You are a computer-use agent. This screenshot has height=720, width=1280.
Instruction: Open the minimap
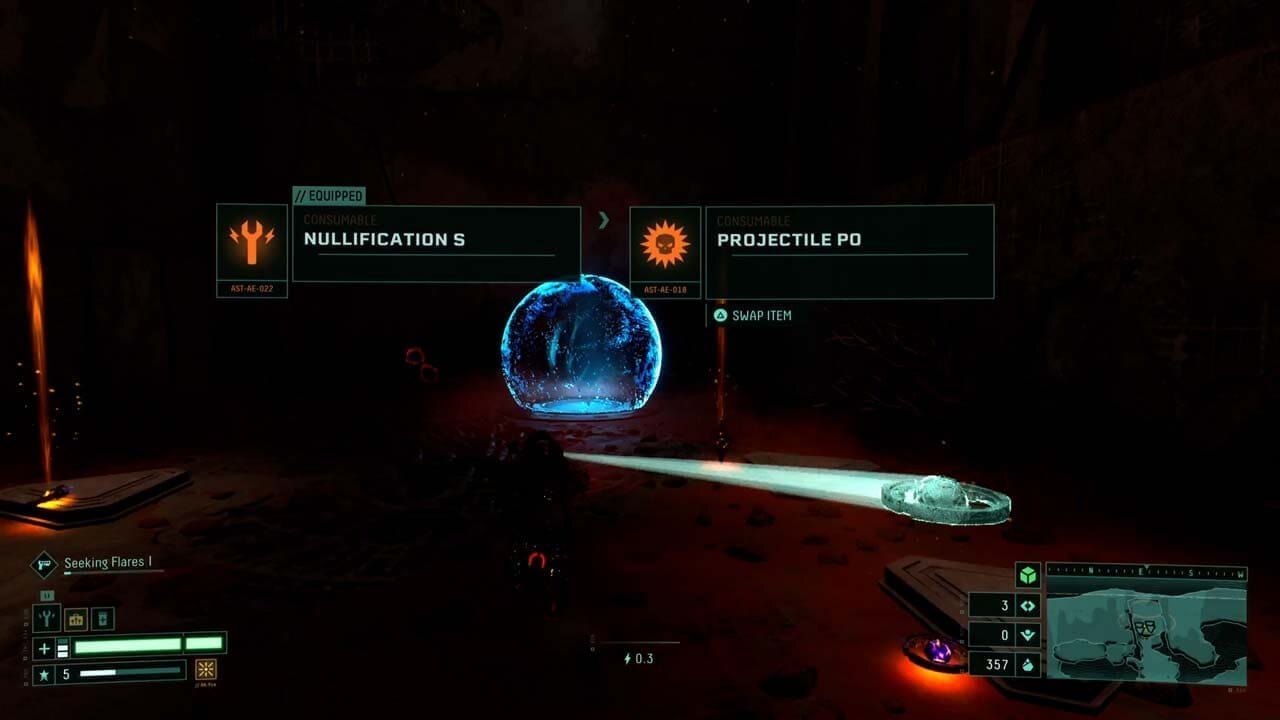1146,632
